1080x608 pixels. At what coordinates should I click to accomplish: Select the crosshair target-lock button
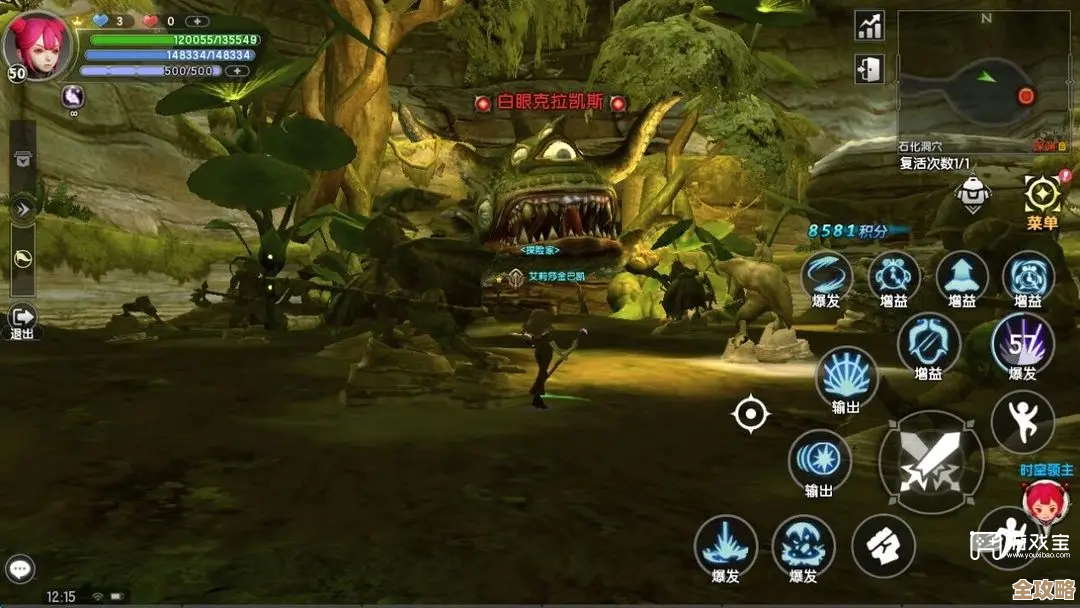point(750,414)
